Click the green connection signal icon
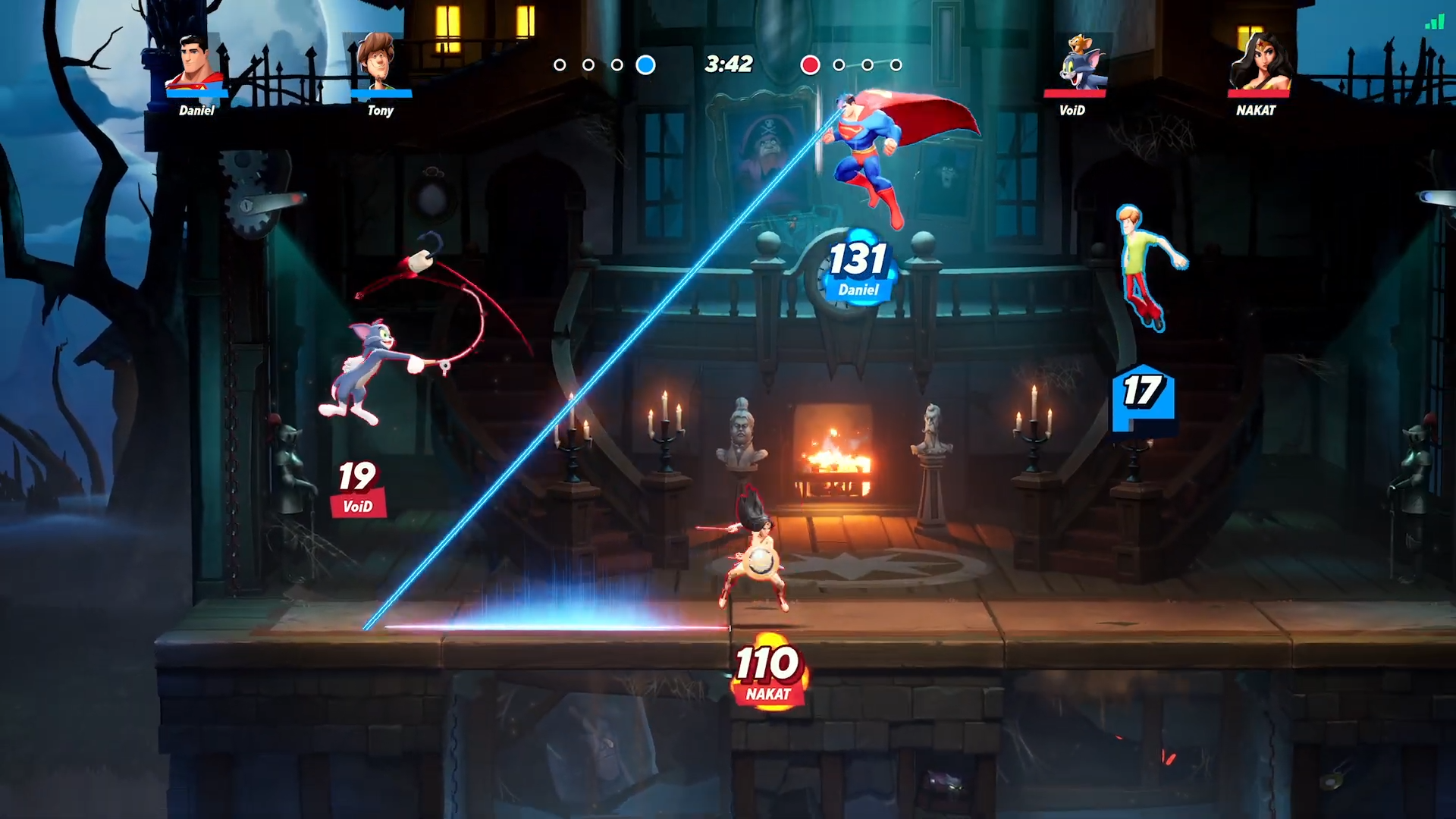 (x=1434, y=22)
